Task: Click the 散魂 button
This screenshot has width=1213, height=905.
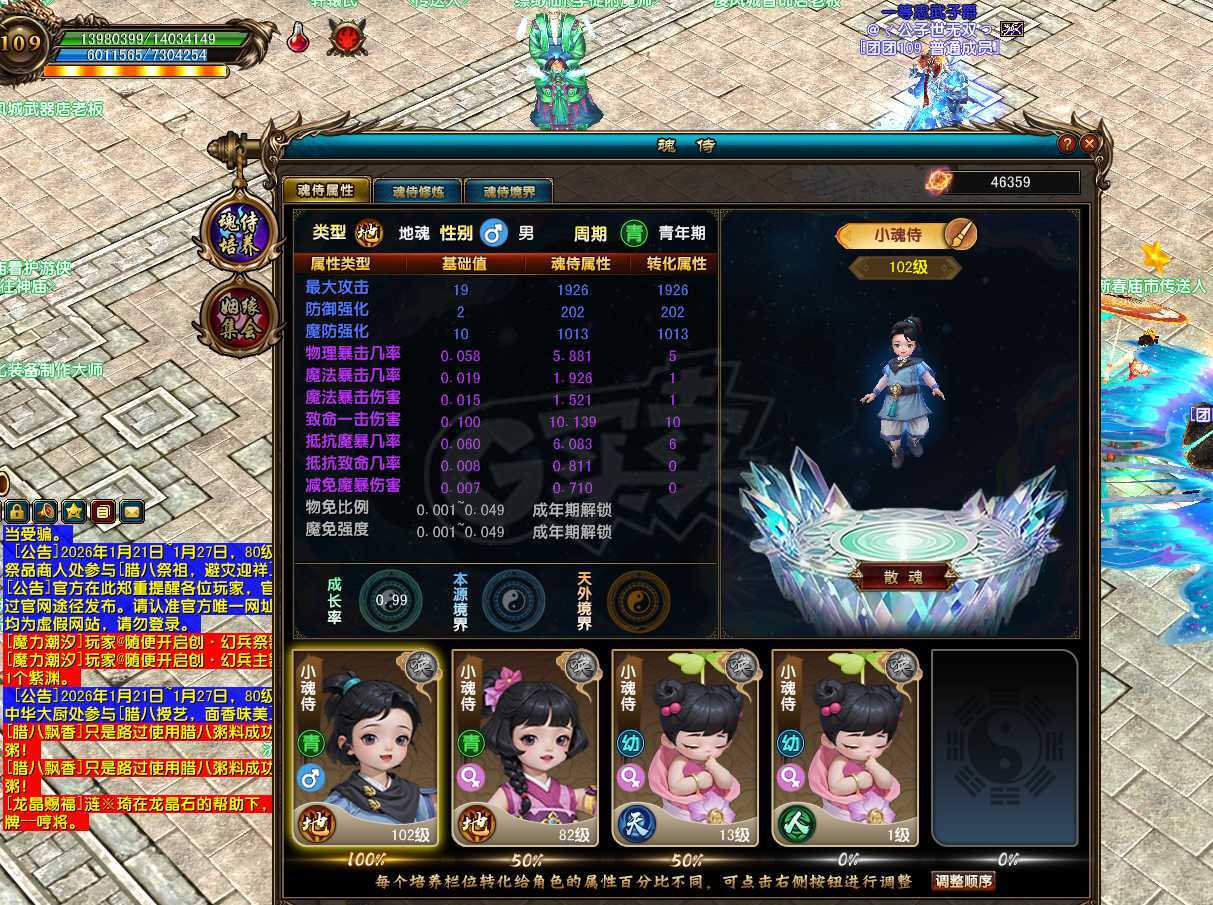Action: tap(902, 576)
